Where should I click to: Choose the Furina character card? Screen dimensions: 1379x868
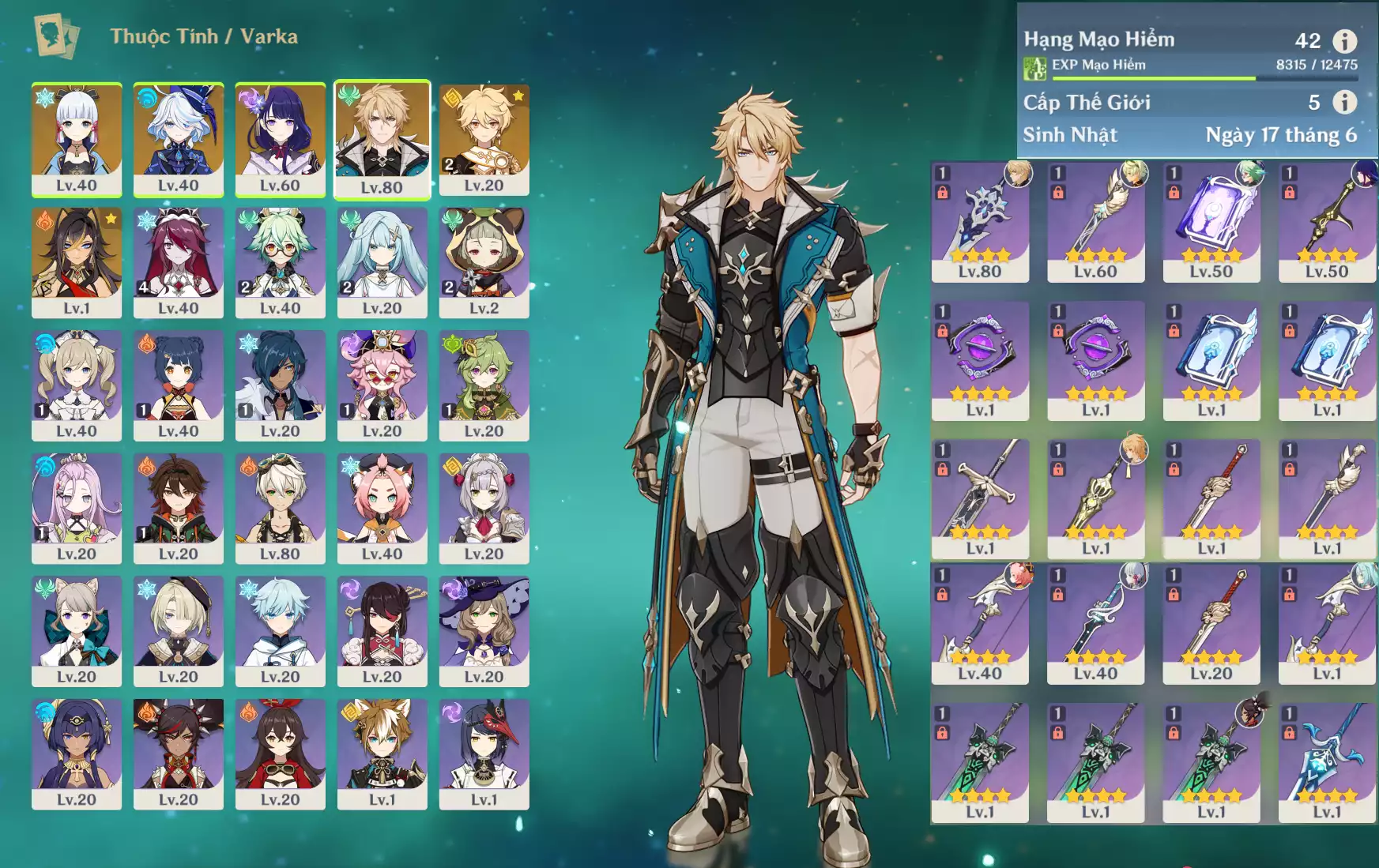click(179, 139)
